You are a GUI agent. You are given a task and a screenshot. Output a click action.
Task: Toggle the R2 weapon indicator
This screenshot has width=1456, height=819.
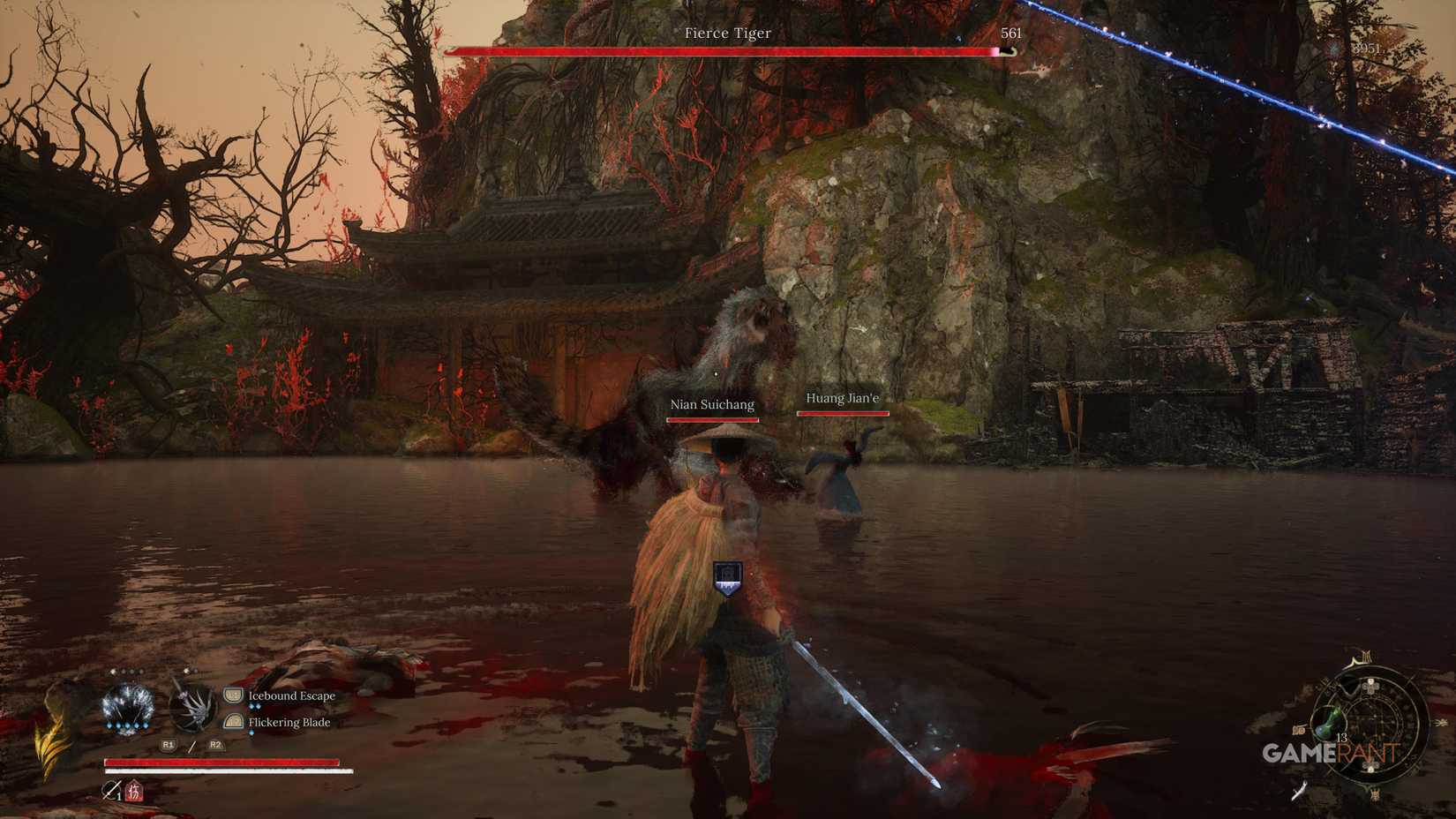[x=216, y=745]
